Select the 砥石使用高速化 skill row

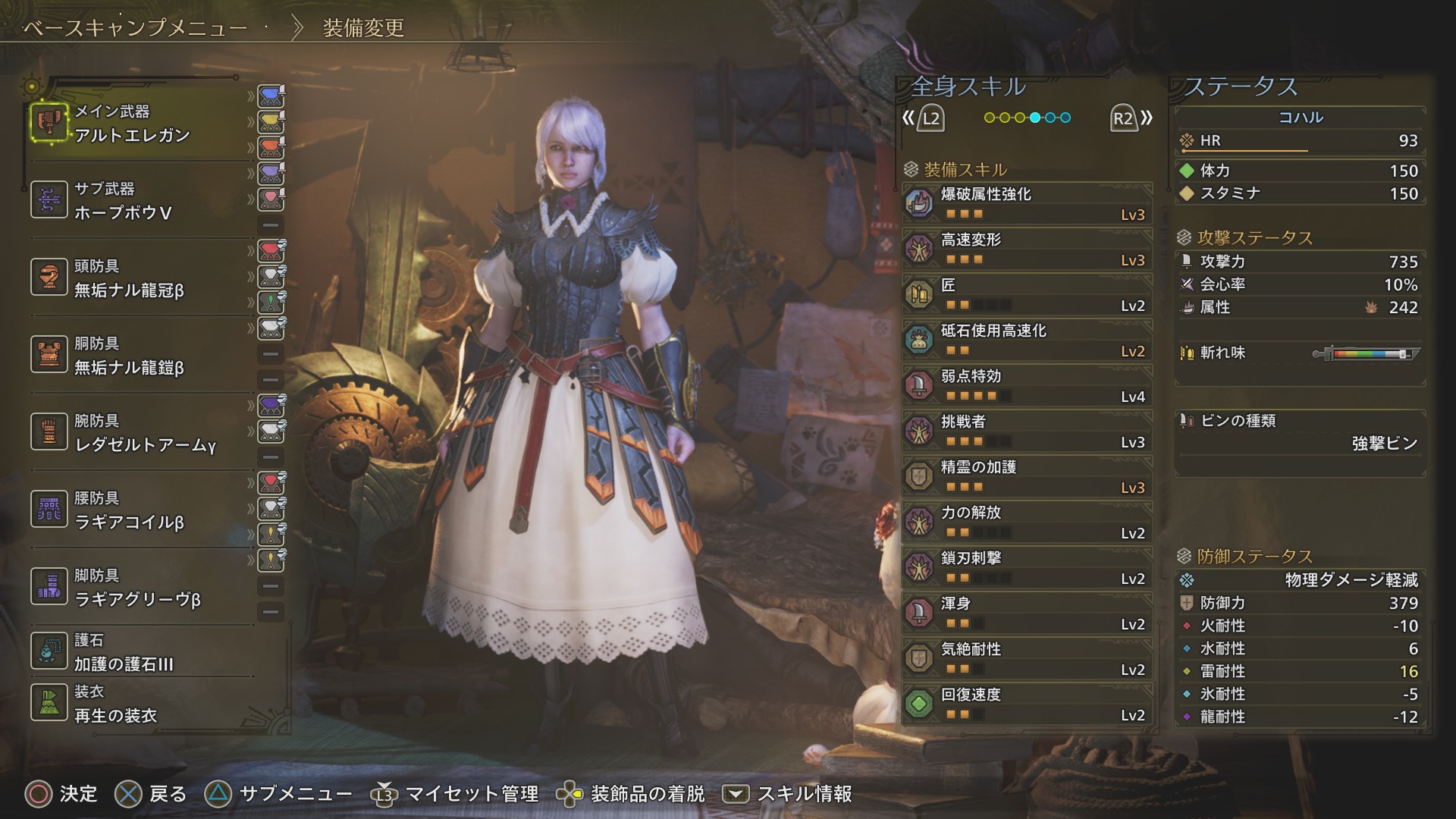(1028, 340)
